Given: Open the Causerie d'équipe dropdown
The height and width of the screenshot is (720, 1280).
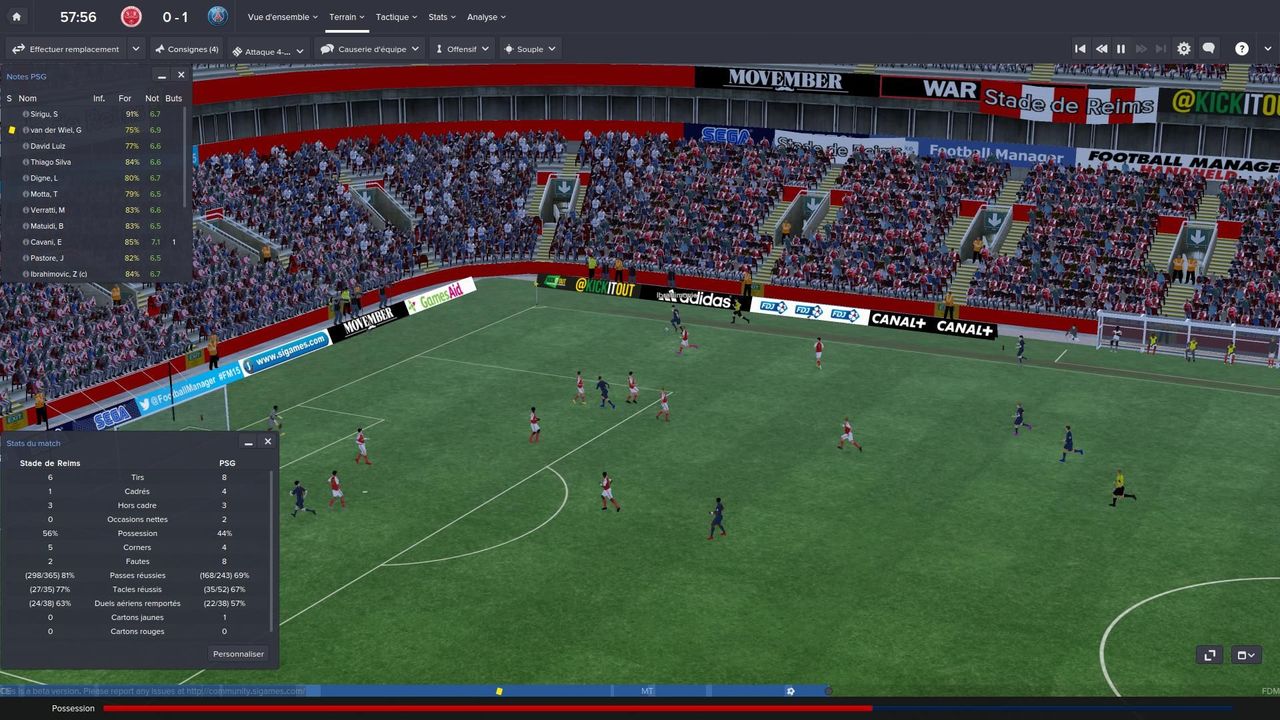Looking at the screenshot, I should coord(370,49).
